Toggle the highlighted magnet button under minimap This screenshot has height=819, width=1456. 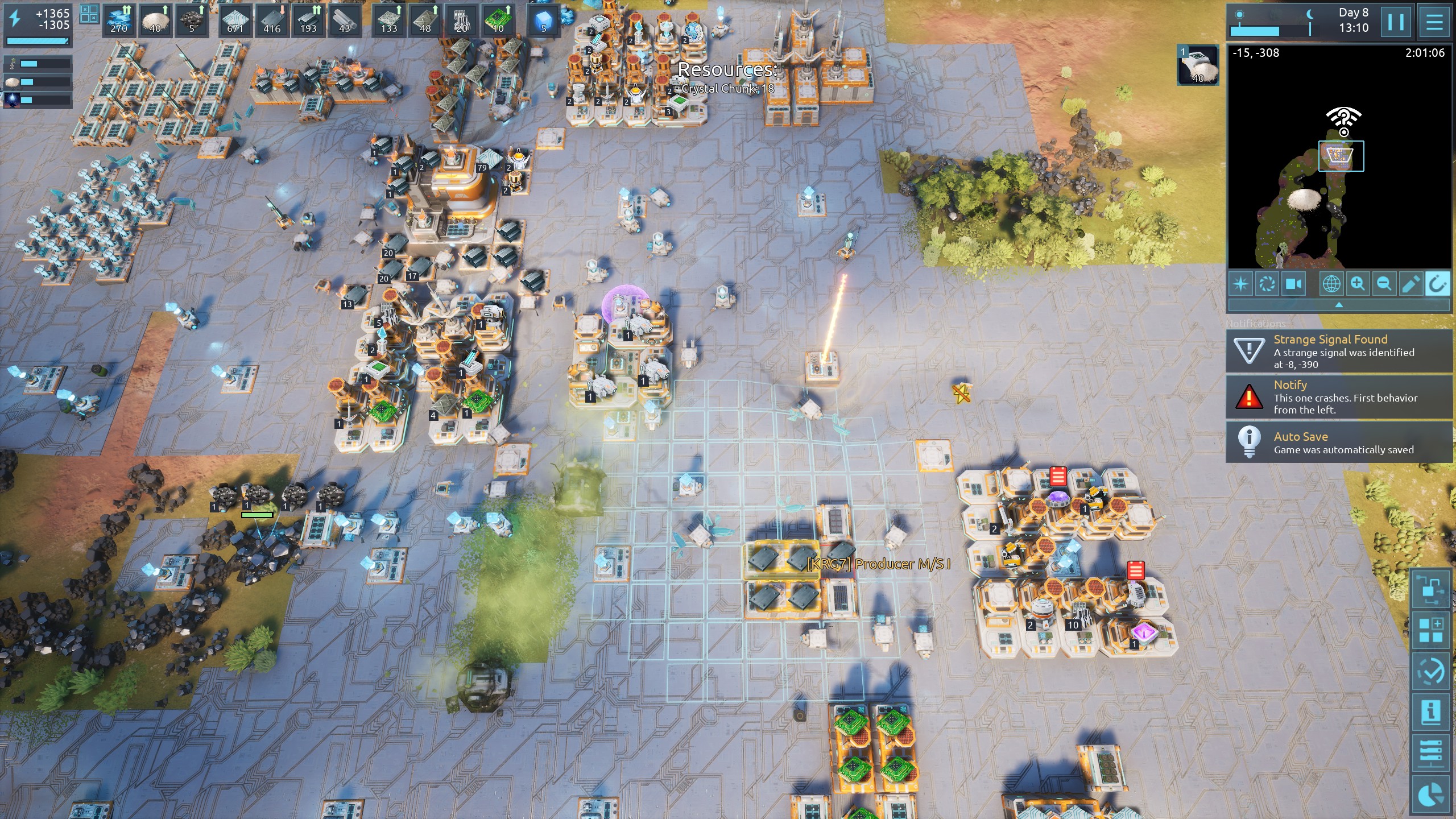(x=1437, y=283)
